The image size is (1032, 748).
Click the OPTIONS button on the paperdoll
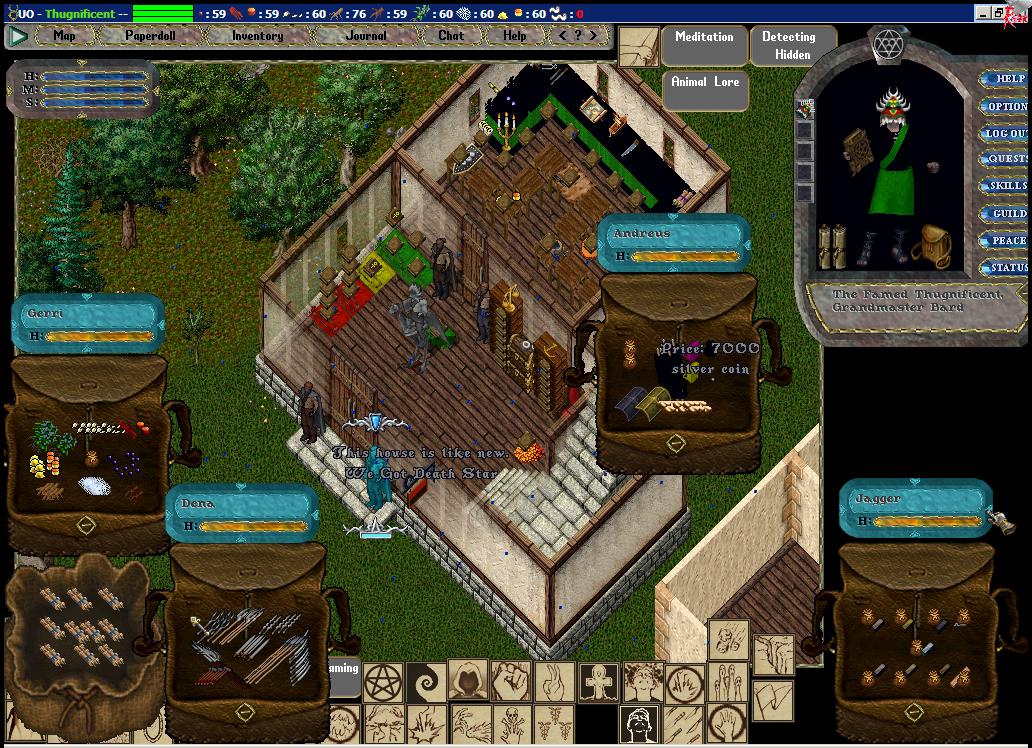[1006, 106]
